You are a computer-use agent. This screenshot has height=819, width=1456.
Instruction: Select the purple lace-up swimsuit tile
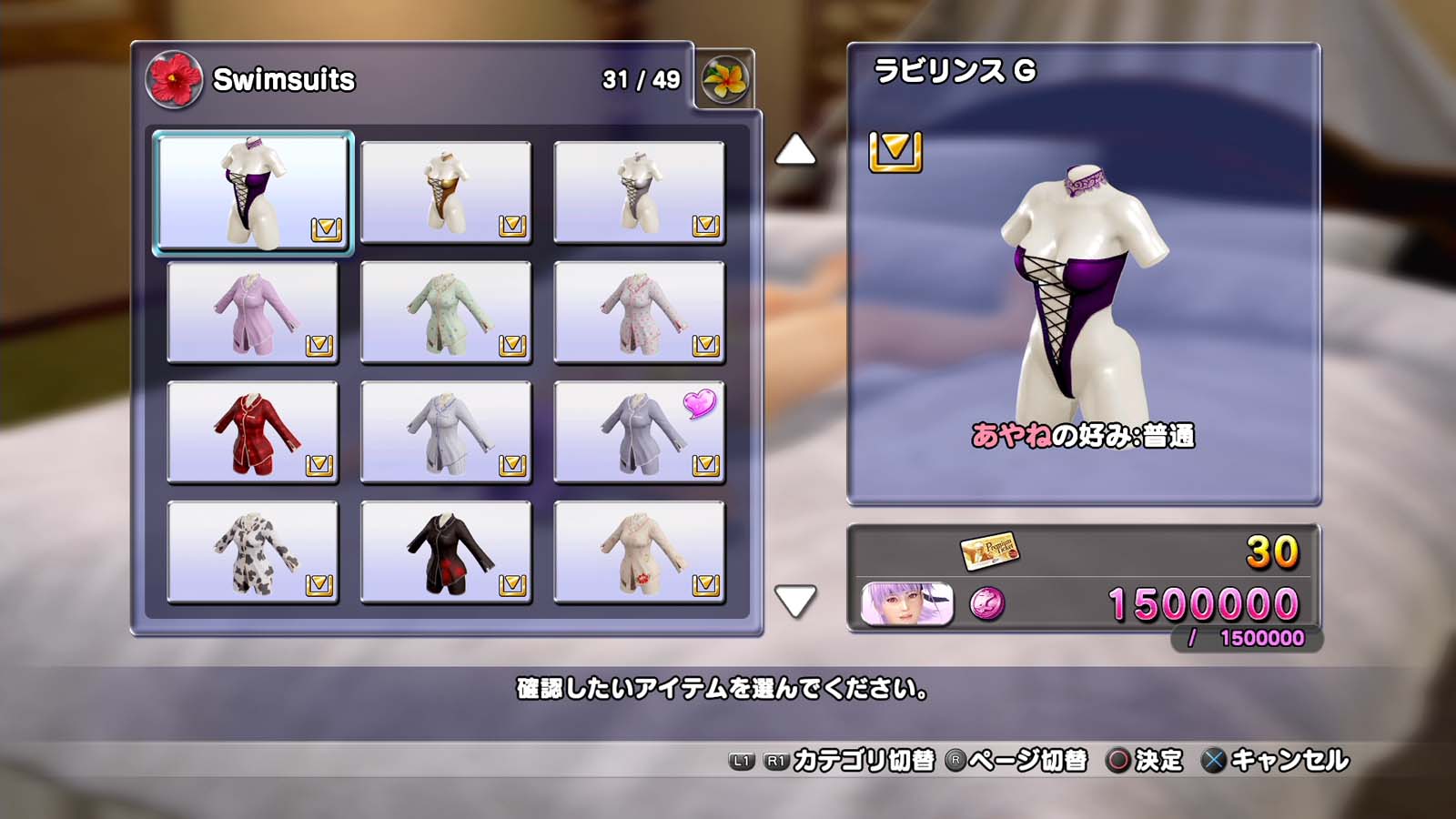(253, 192)
